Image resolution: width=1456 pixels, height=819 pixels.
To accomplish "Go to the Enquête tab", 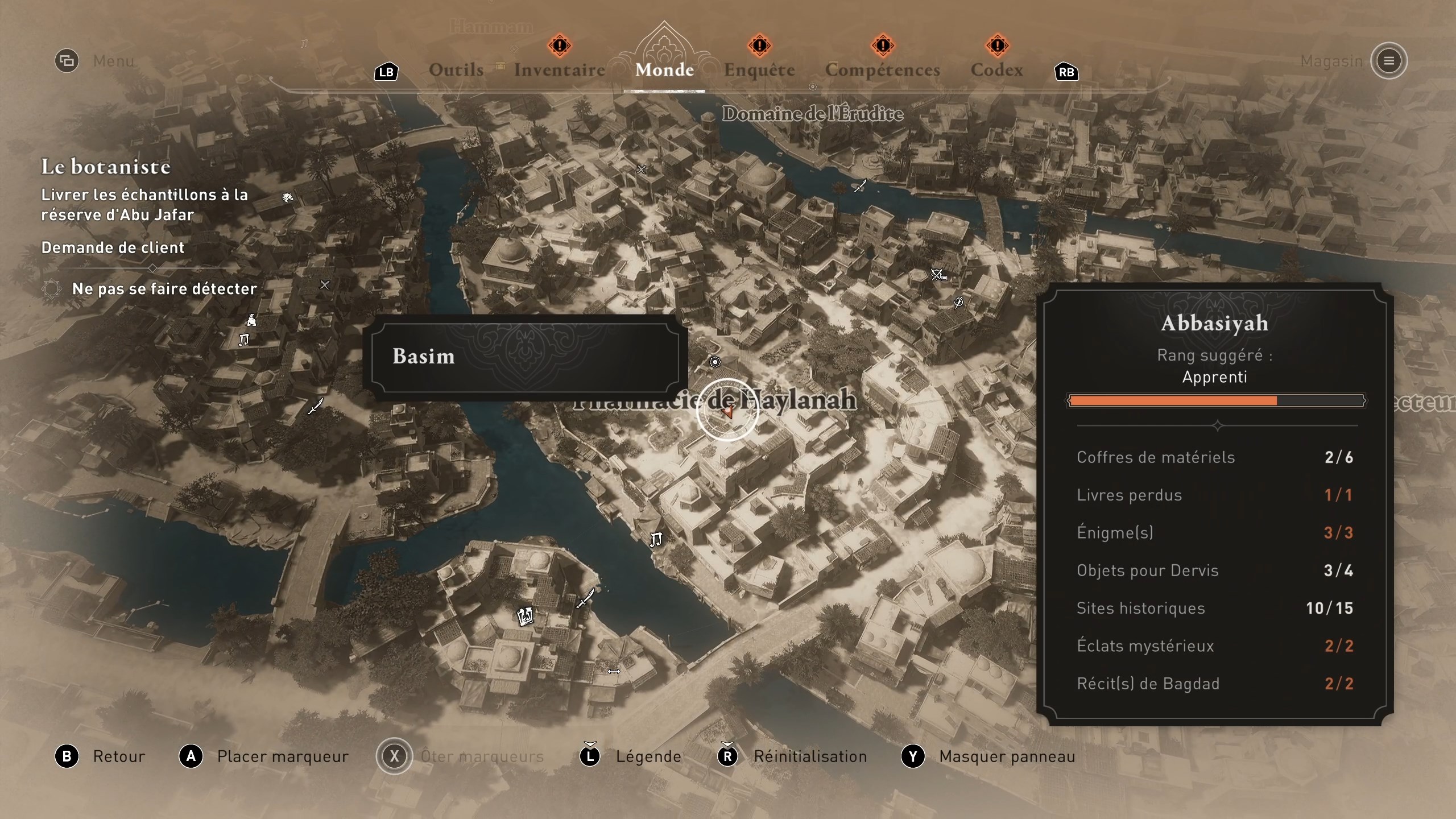I will 759,70.
